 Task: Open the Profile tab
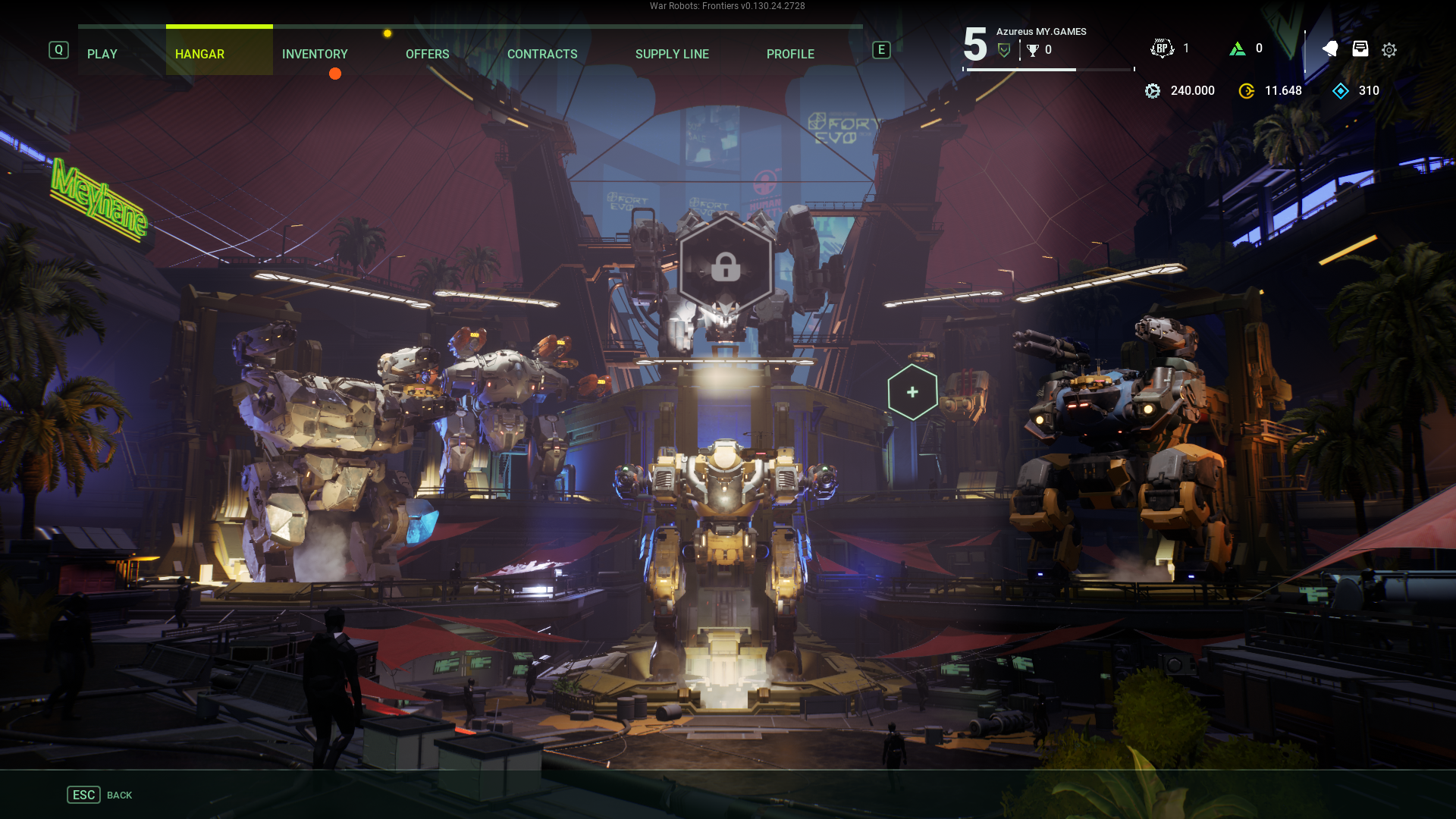click(x=790, y=54)
